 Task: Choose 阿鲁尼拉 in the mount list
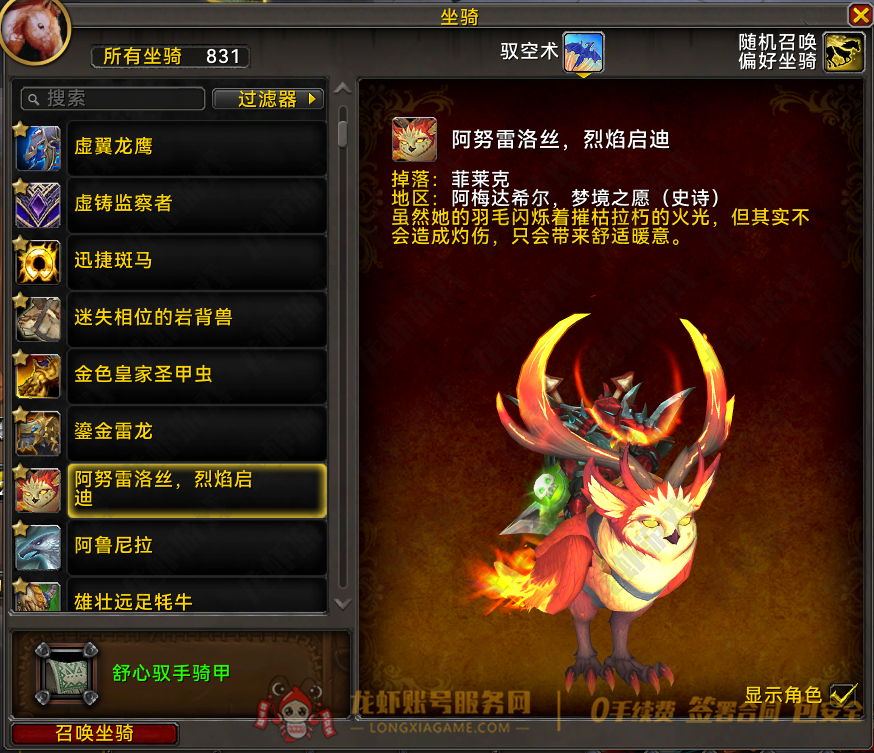pos(197,546)
